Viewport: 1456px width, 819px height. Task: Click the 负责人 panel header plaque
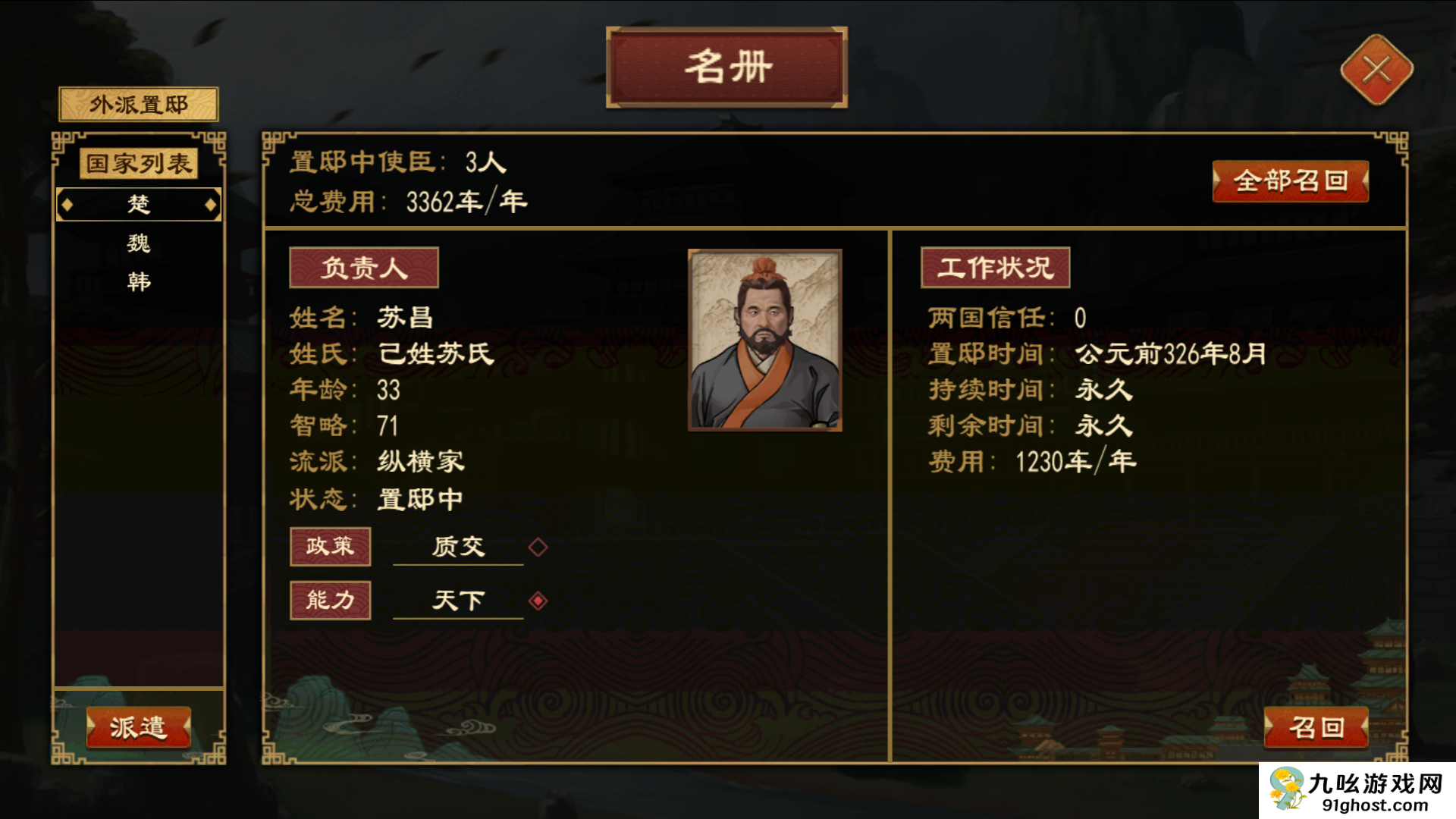364,267
